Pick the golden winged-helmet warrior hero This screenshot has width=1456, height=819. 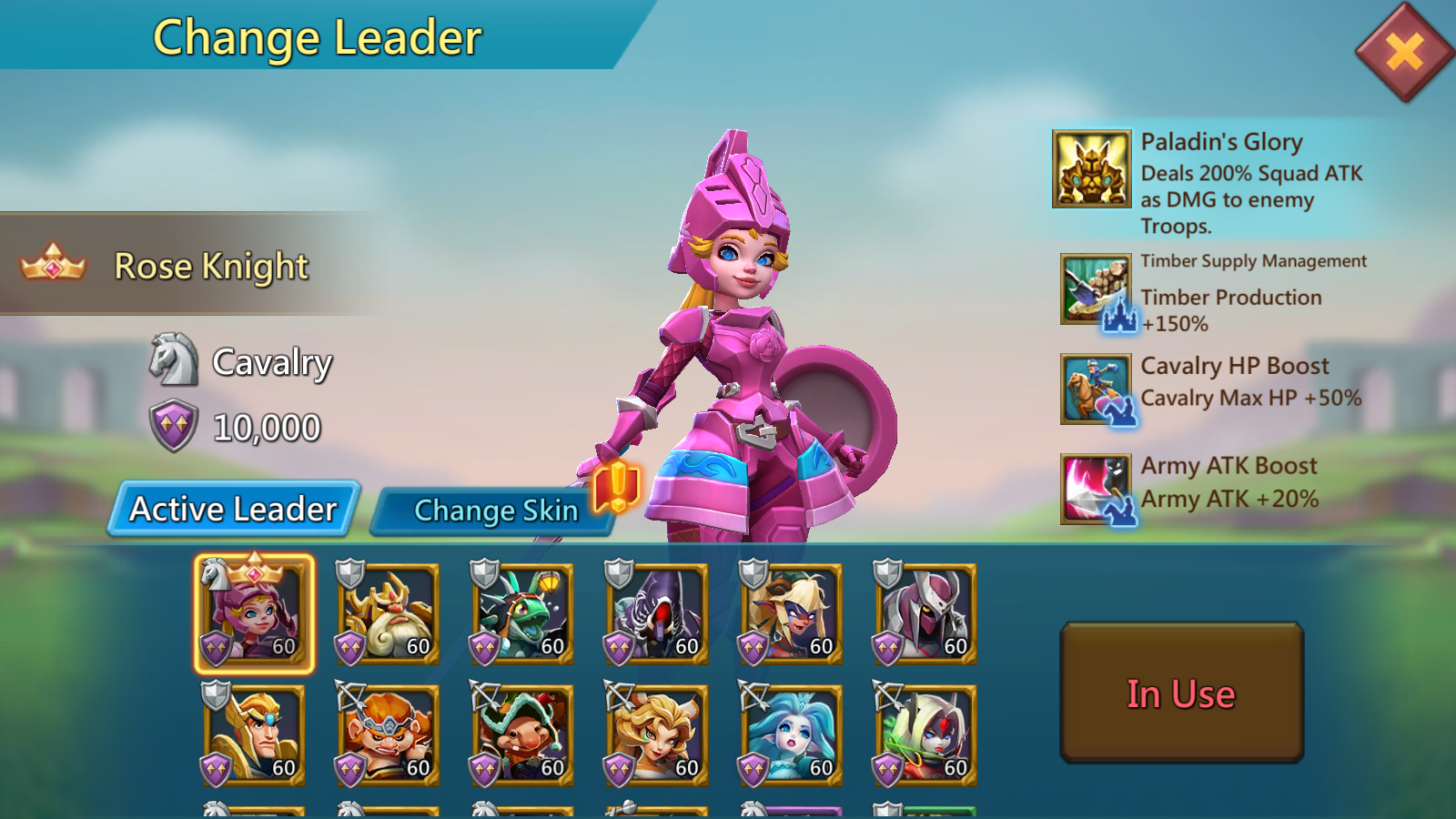click(x=254, y=735)
